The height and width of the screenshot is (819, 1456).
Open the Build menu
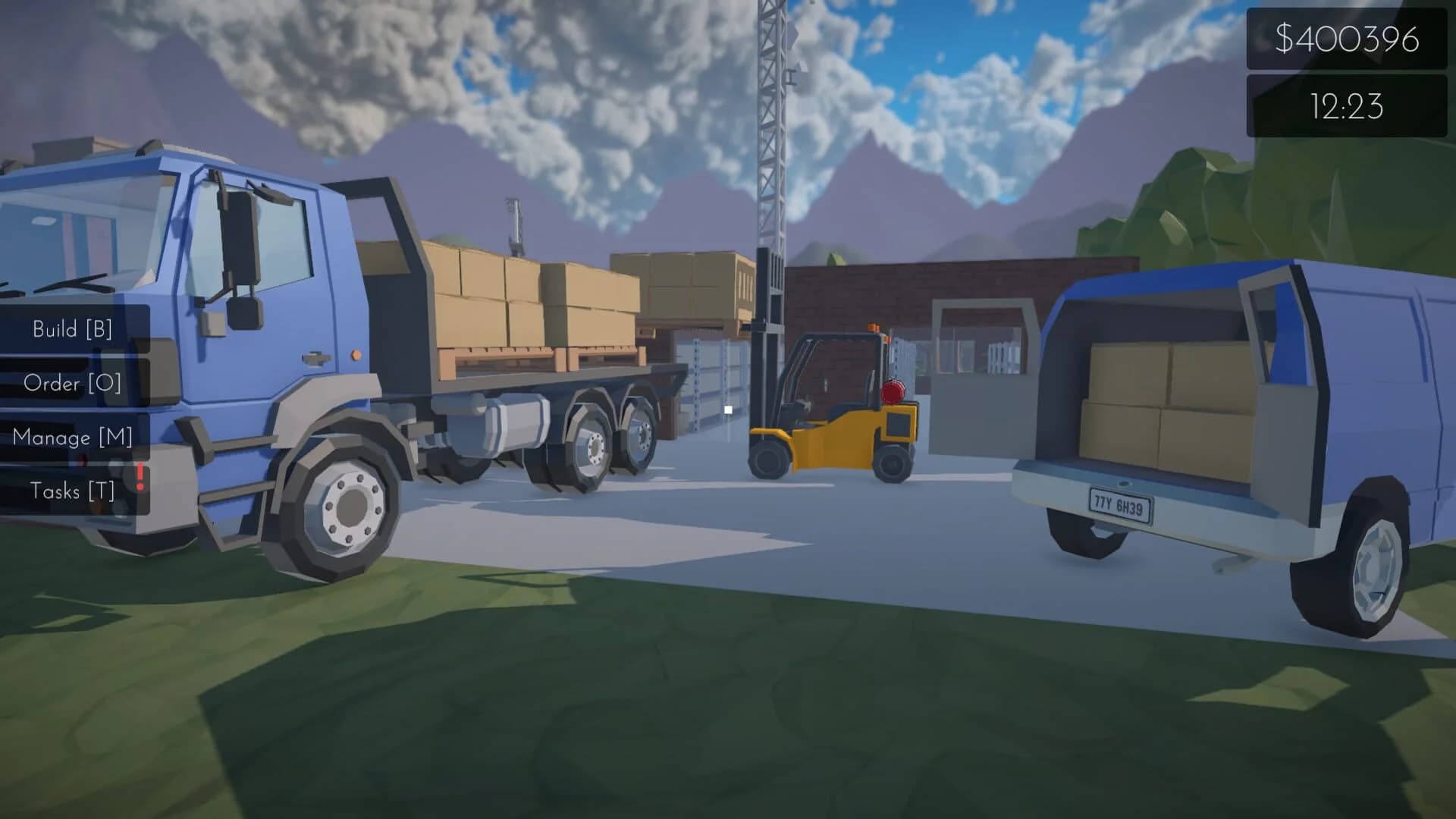pos(72,329)
